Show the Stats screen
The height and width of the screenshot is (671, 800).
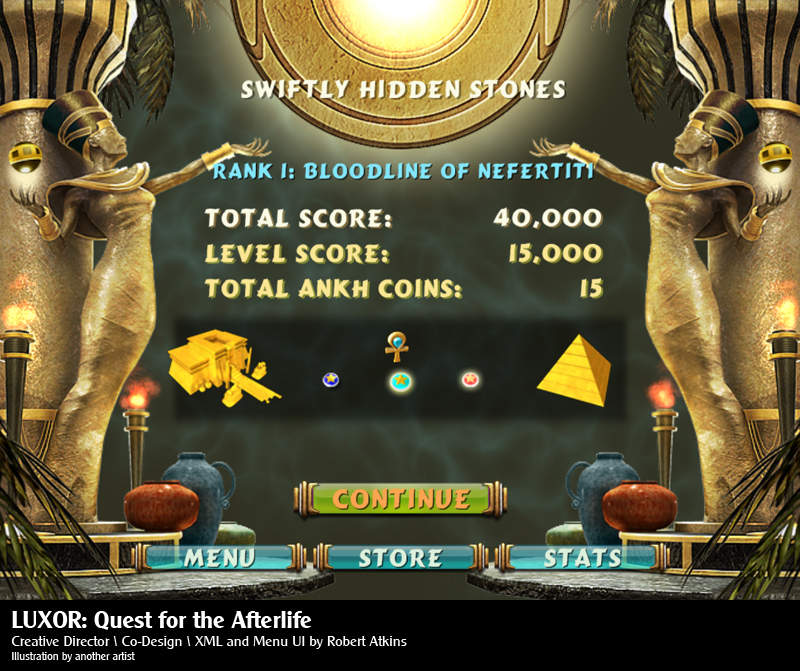tap(582, 557)
